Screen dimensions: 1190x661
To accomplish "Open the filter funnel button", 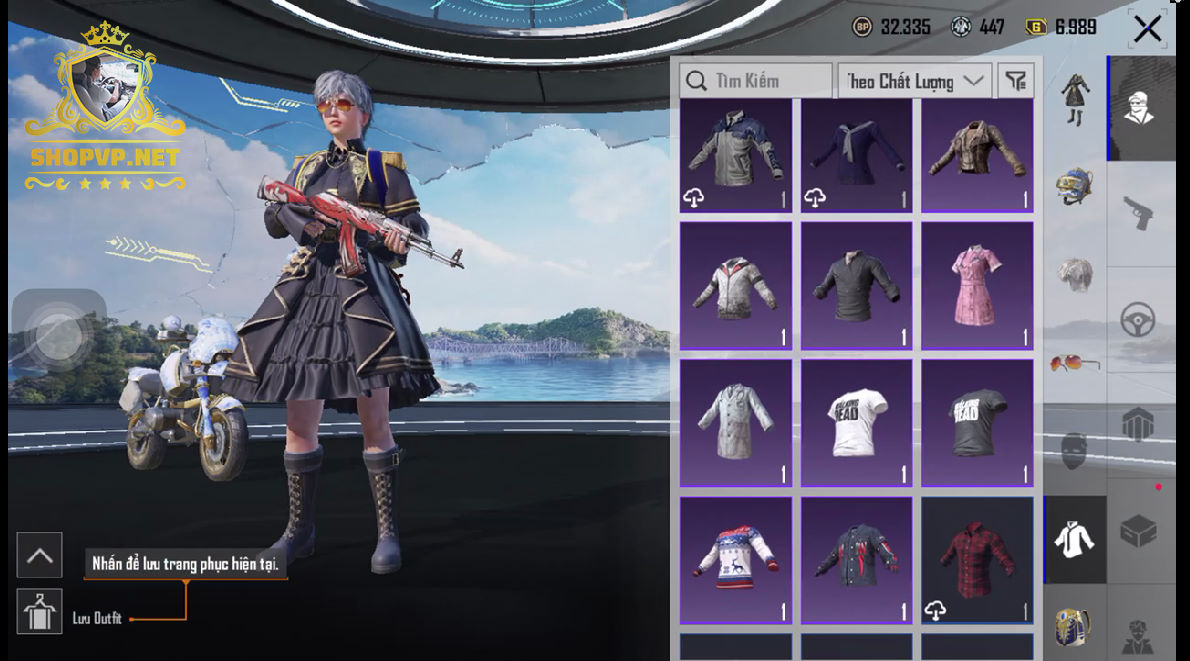I will 1016,81.
